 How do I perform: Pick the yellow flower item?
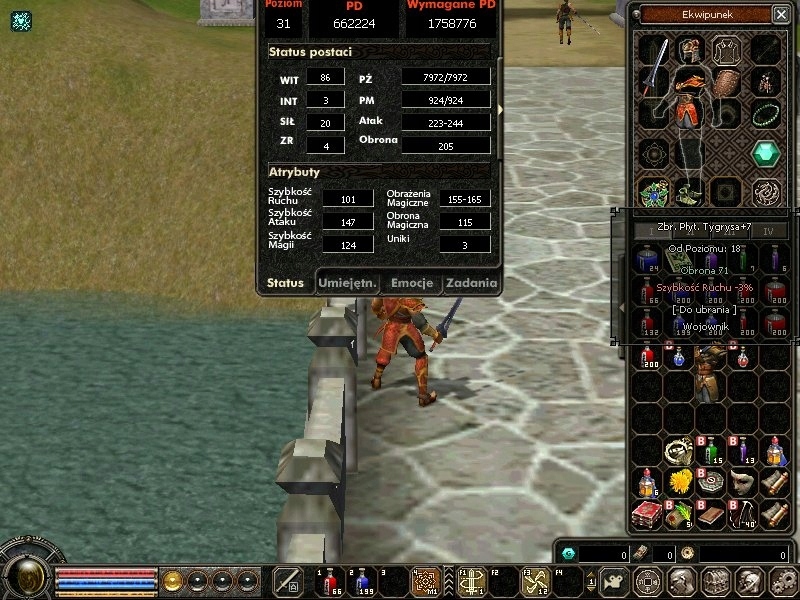tap(682, 483)
